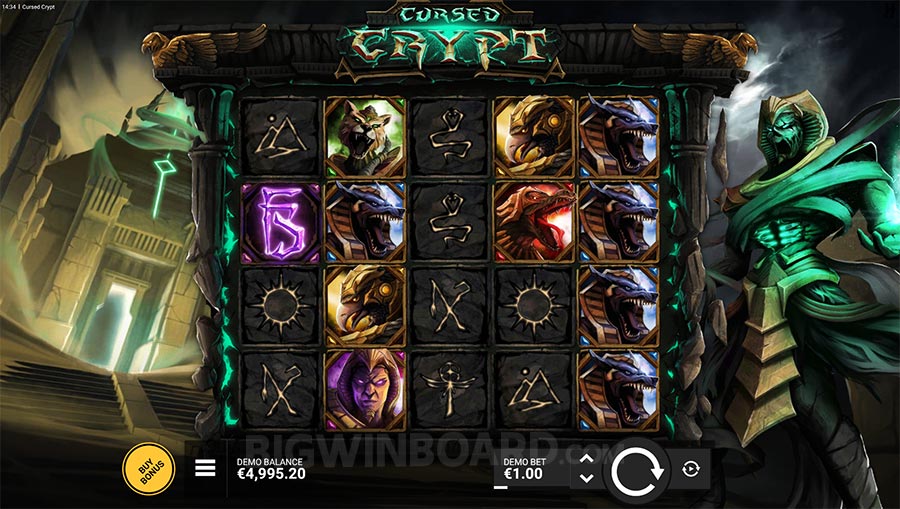Open the autoplay options
The height and width of the screenshot is (509, 900).
[x=690, y=469]
